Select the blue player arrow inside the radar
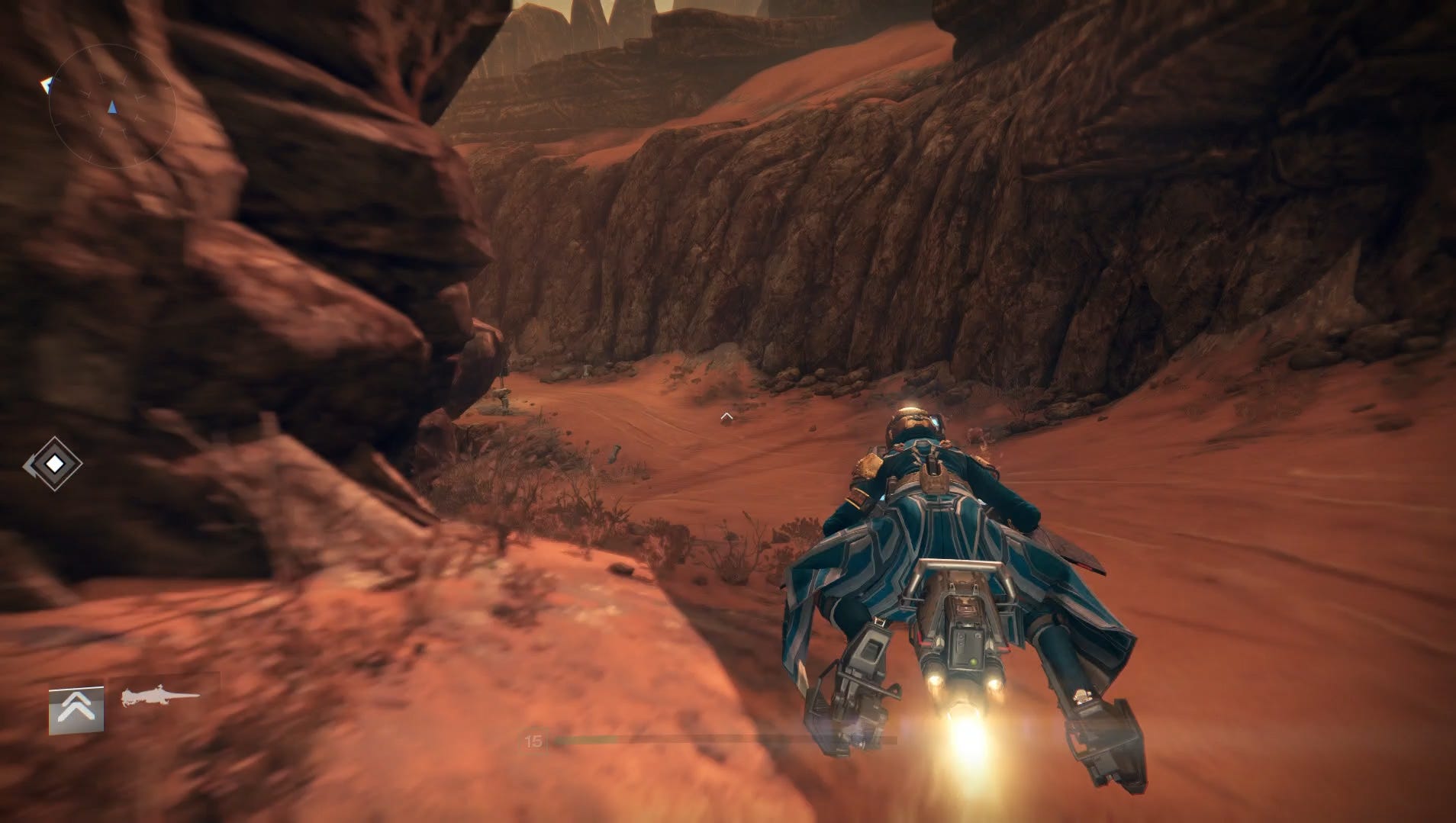Screen dimensions: 1456x823 113,107
